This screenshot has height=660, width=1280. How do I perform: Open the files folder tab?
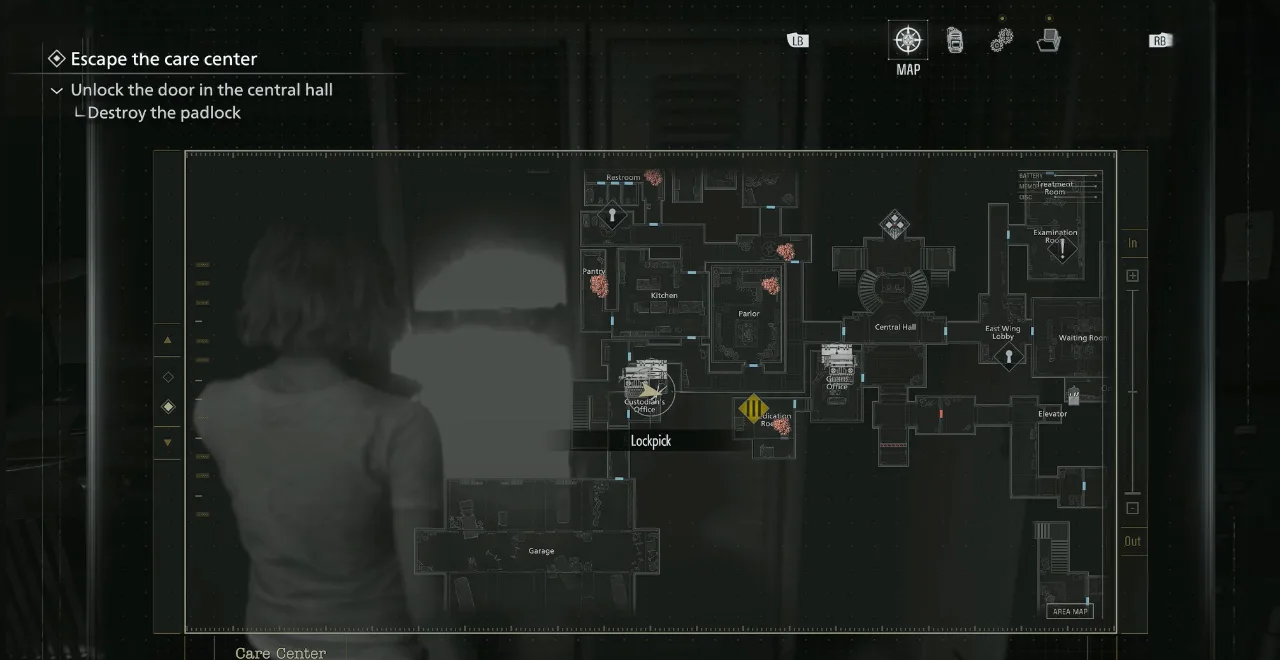pos(1048,40)
